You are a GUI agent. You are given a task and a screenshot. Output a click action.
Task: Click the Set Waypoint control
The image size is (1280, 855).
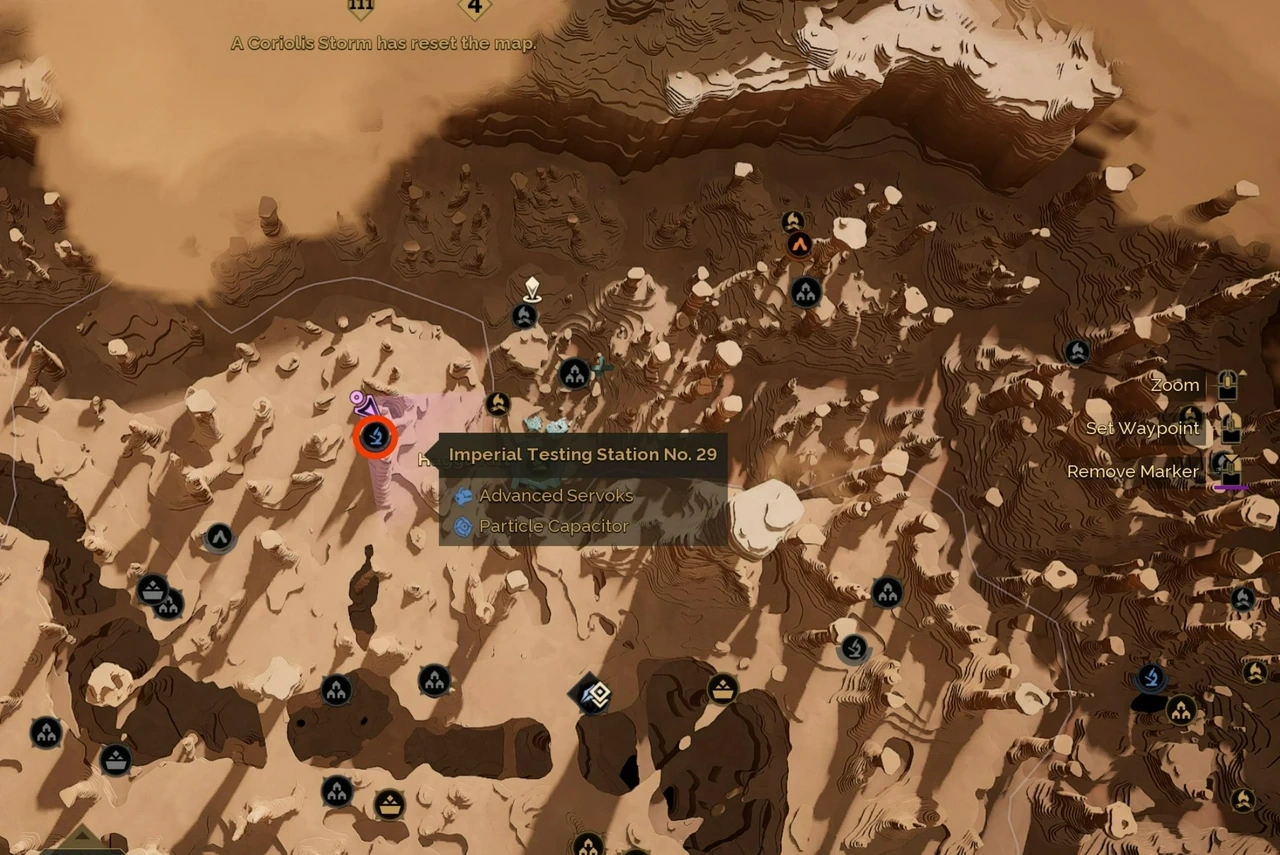[1142, 428]
